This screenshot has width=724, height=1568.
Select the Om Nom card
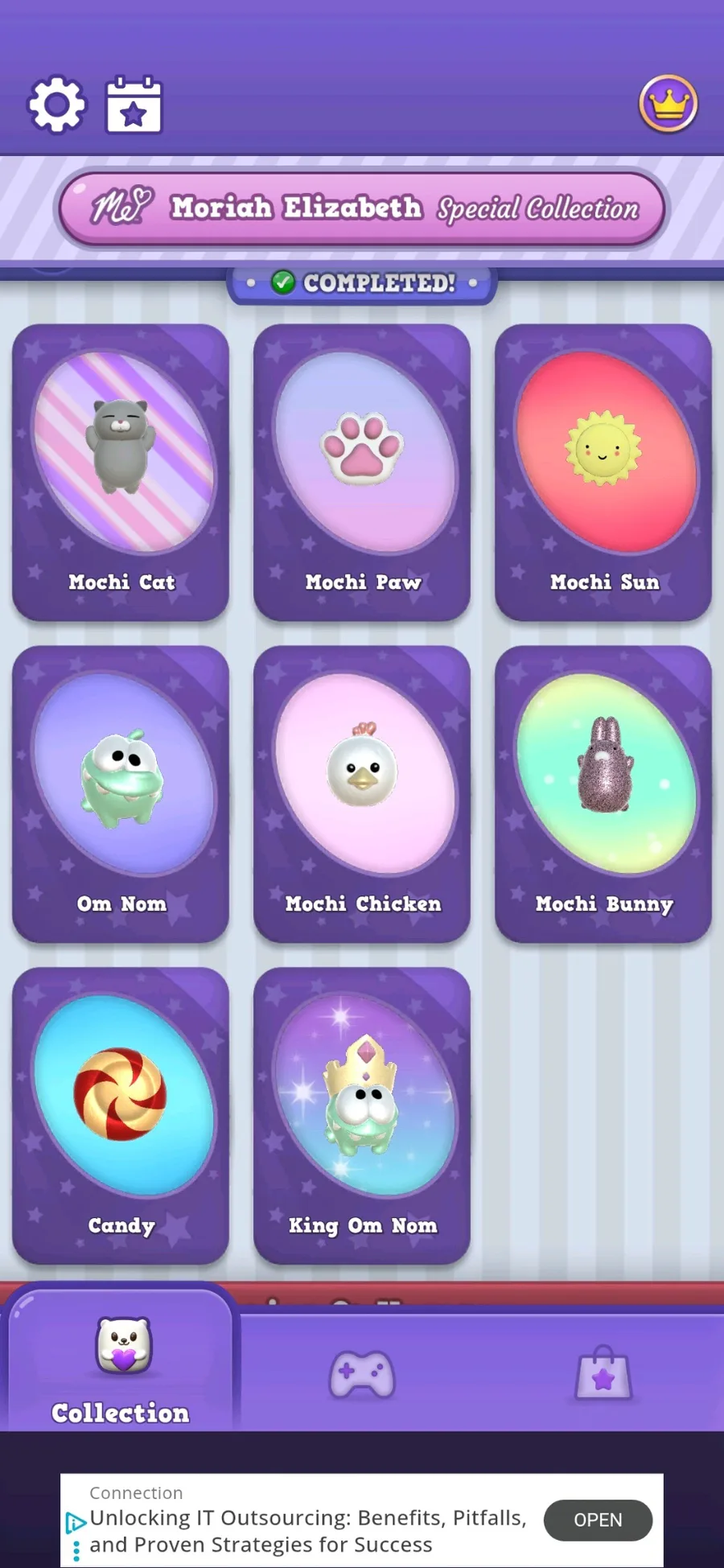tap(121, 794)
